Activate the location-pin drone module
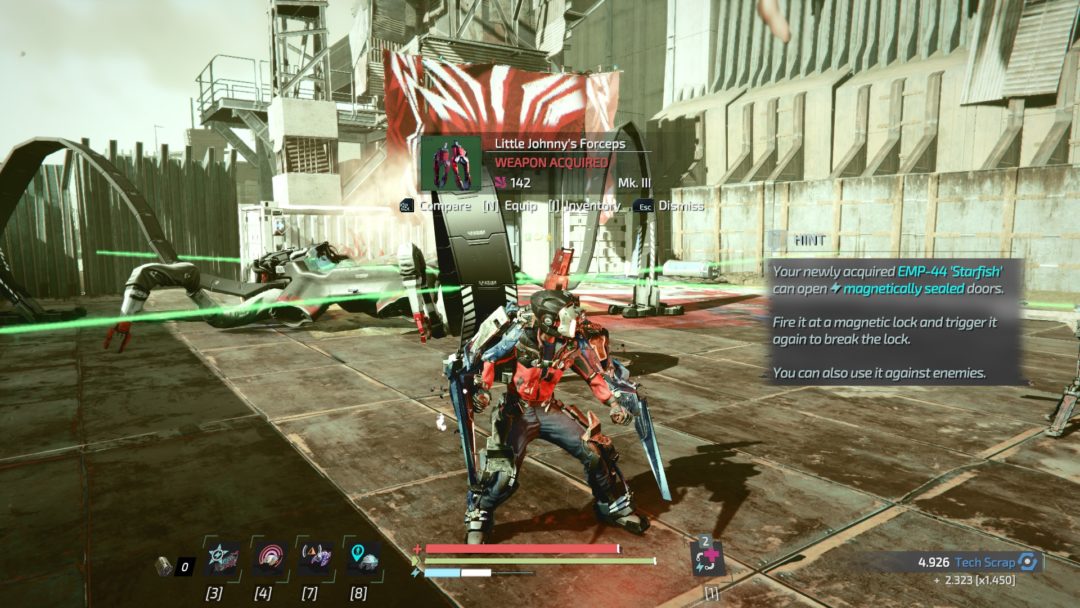This screenshot has height=608, width=1080. pos(363,558)
